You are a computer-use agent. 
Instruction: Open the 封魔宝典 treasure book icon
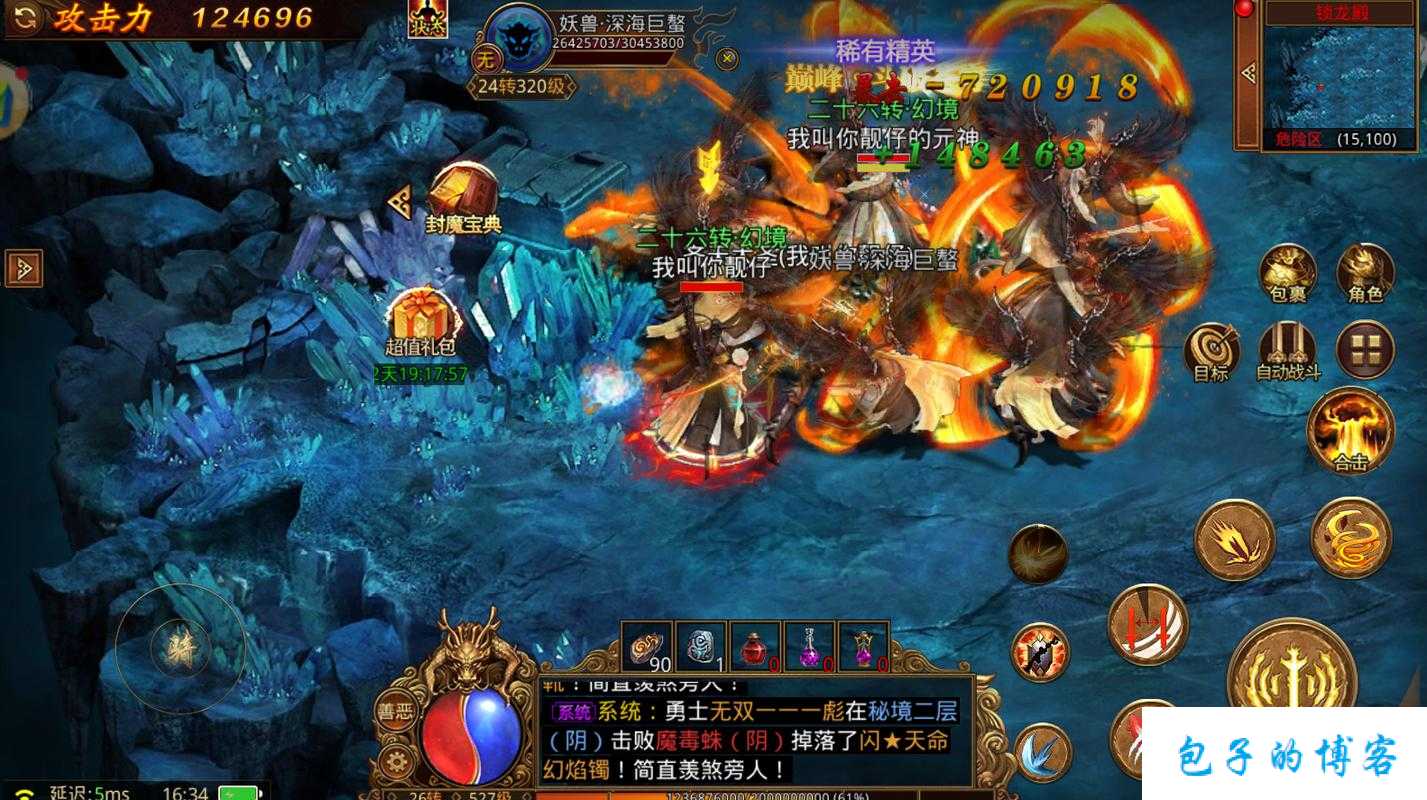tap(463, 192)
